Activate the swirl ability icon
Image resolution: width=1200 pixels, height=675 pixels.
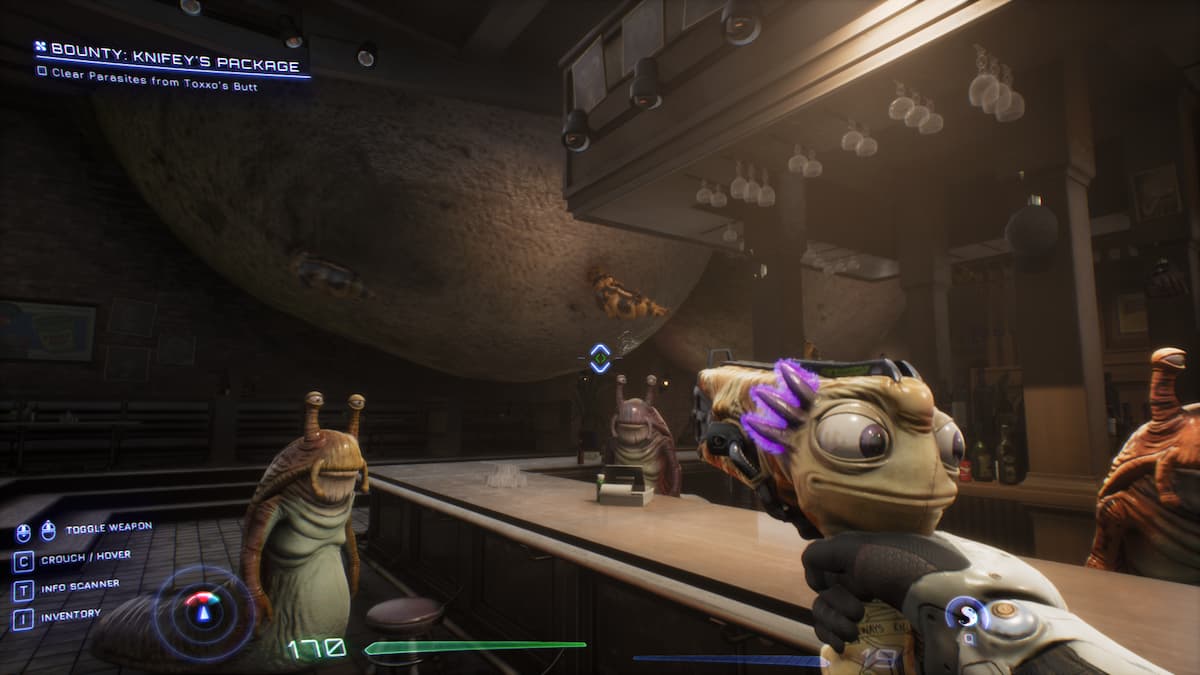point(966,613)
